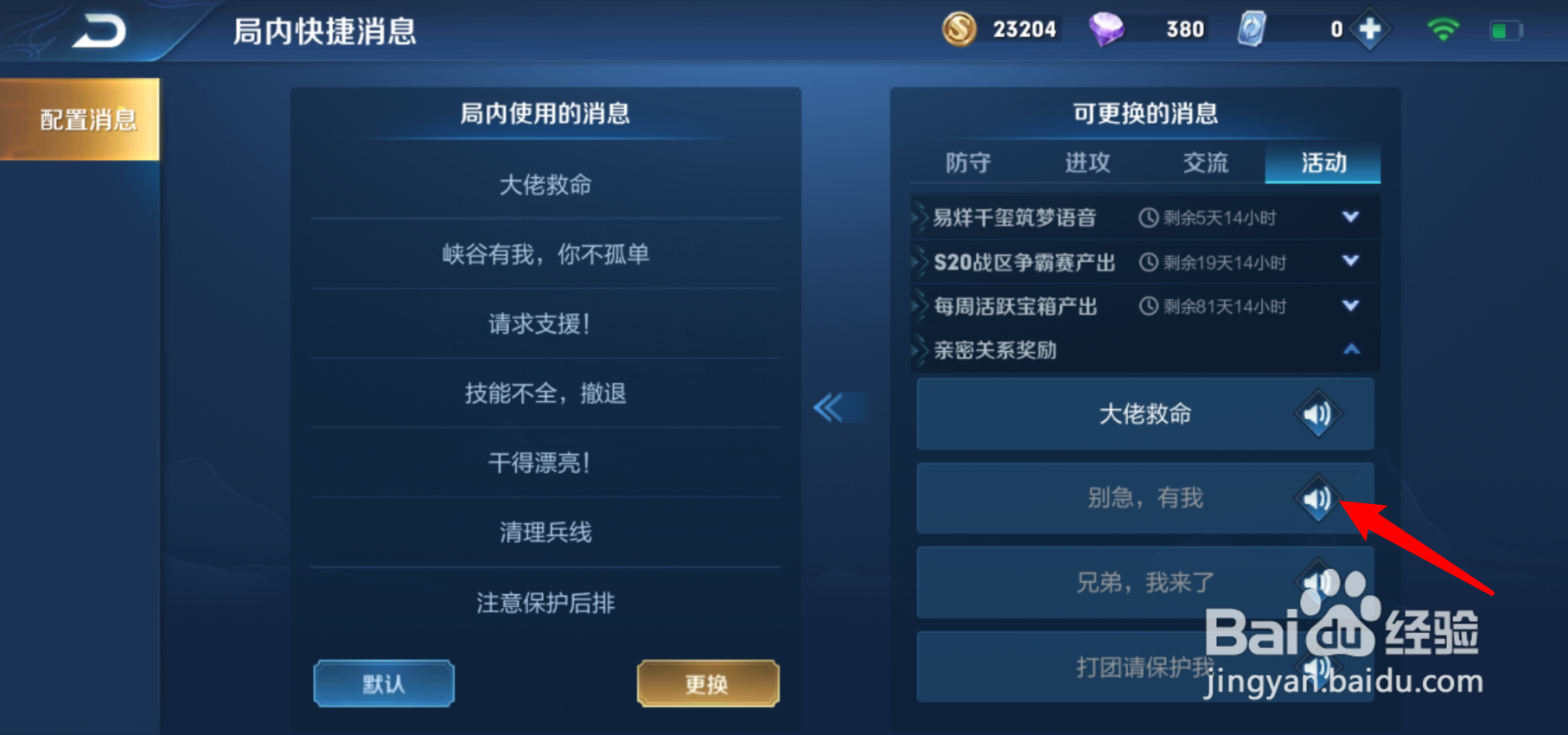The height and width of the screenshot is (735, 1568).
Task: Click the diamond currency icon
Action: [x=1109, y=29]
